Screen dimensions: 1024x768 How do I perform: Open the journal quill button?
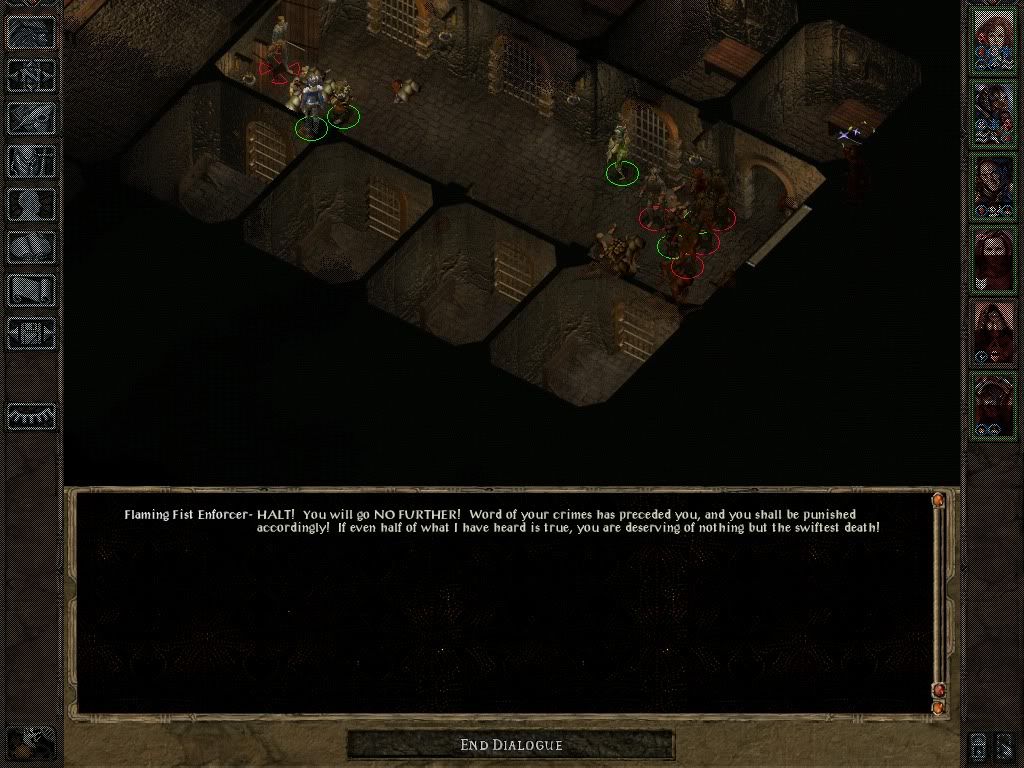[32, 118]
